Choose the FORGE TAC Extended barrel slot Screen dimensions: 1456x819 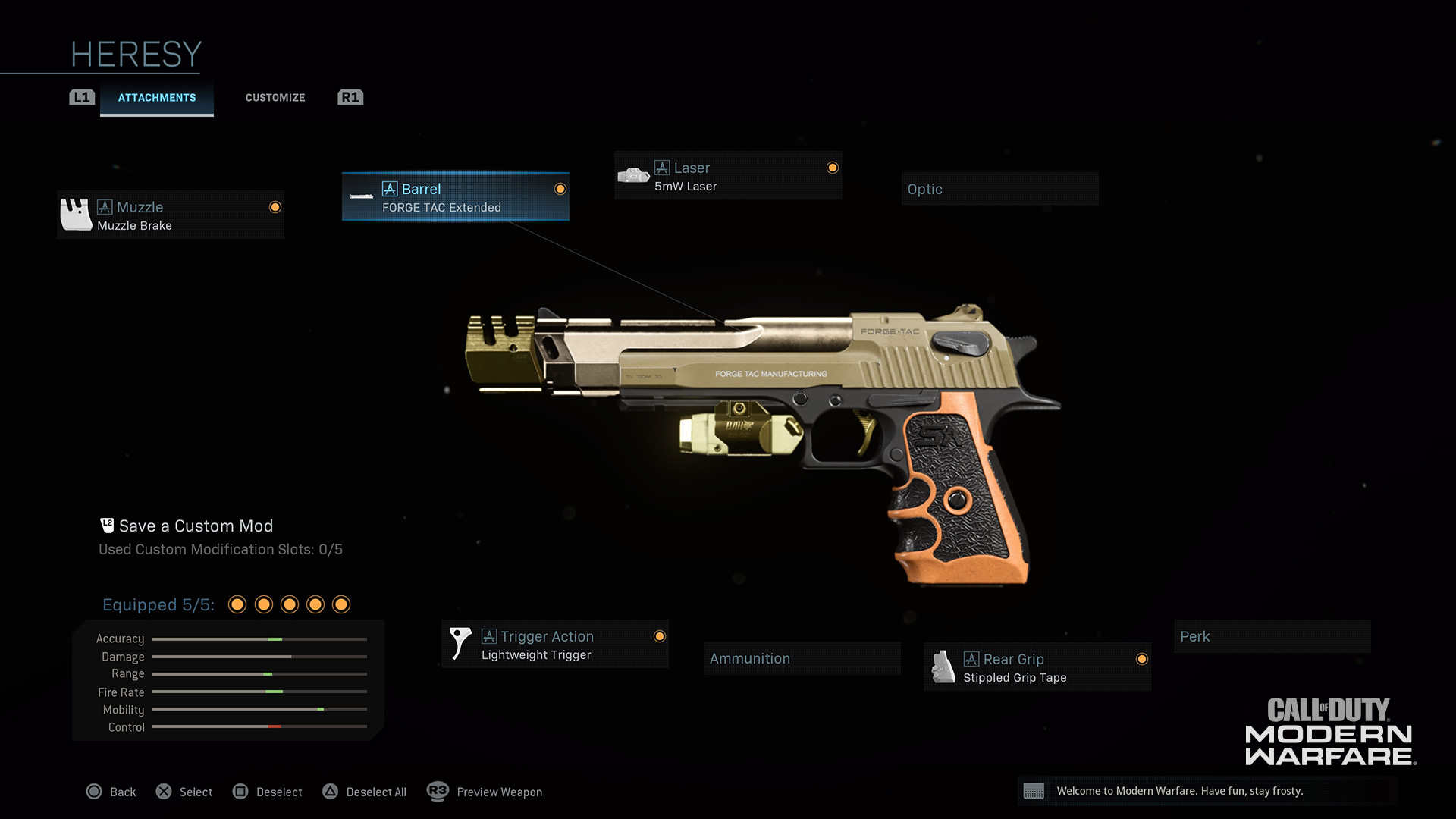pos(455,197)
